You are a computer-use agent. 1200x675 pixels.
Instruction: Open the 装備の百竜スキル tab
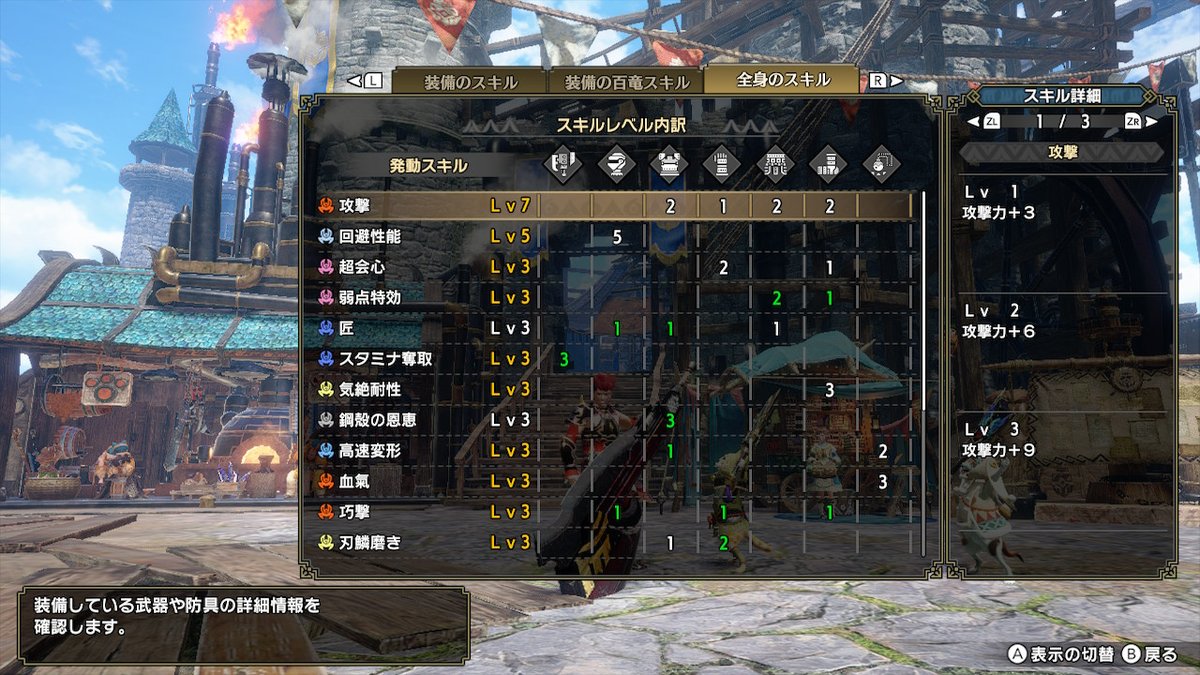click(626, 82)
